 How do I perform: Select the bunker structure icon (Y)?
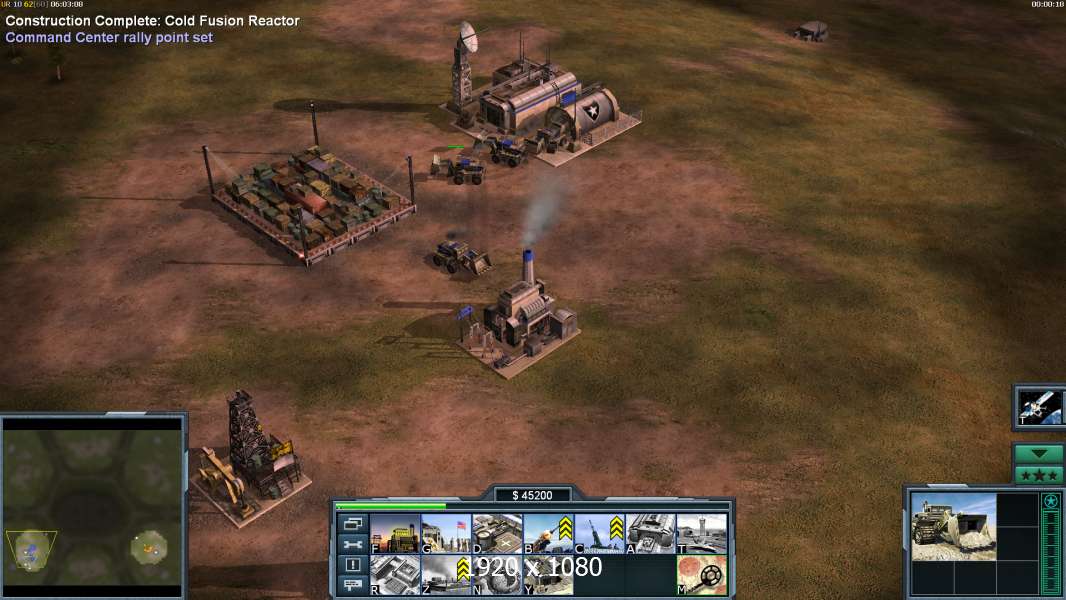[548, 575]
